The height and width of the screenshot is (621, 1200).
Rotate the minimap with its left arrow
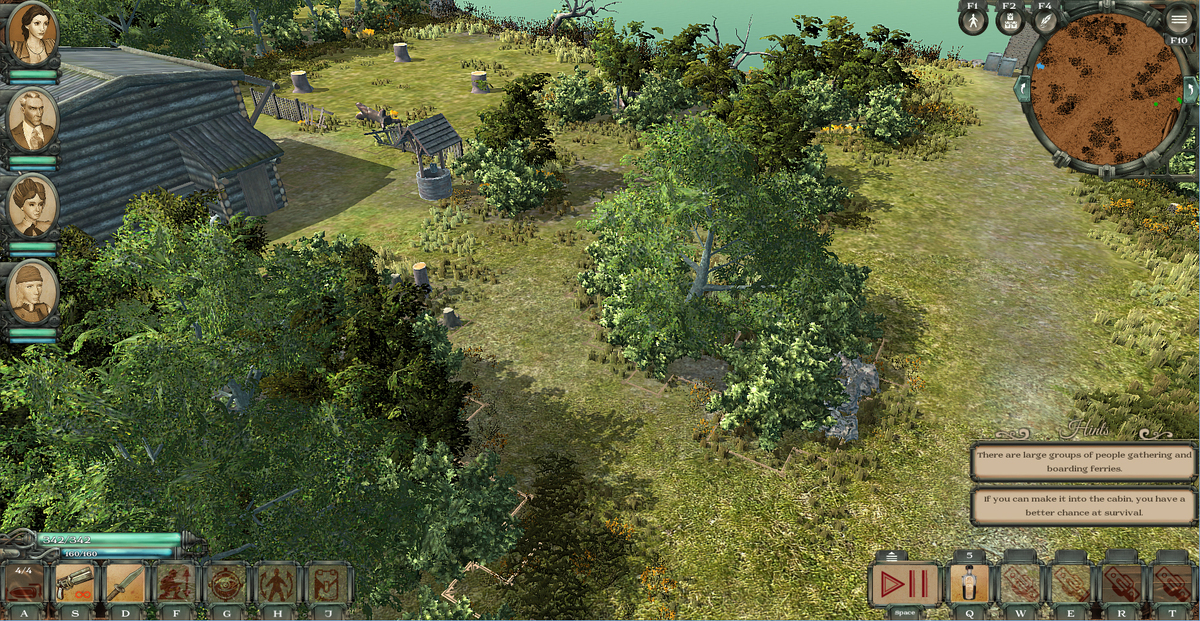coord(1023,89)
